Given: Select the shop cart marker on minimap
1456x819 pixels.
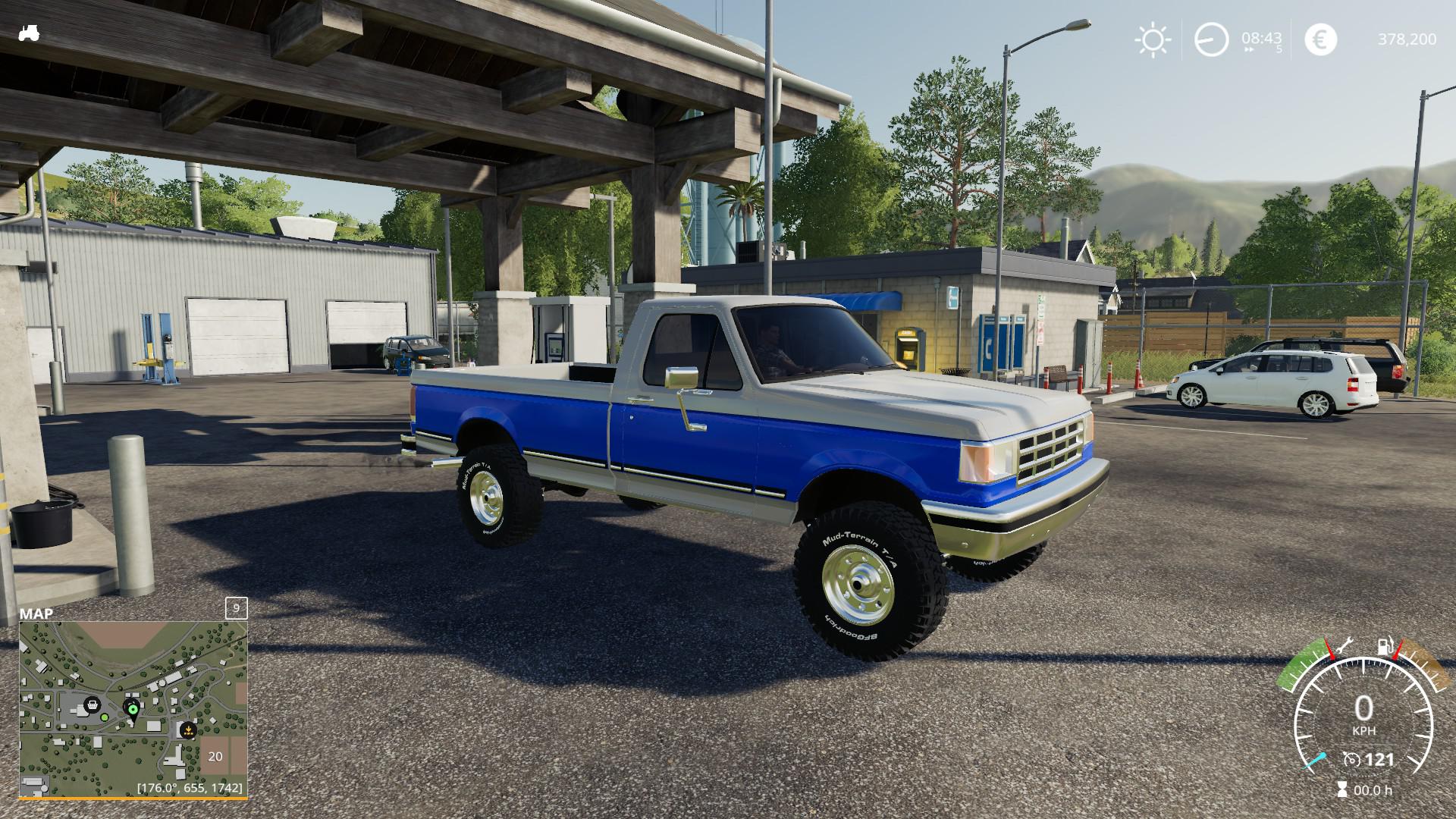Looking at the screenshot, I should [93, 704].
